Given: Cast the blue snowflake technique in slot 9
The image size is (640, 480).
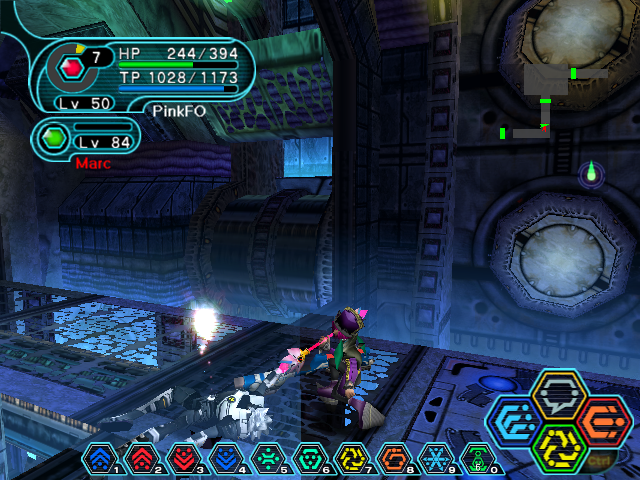Looking at the screenshot, I should point(436,459).
